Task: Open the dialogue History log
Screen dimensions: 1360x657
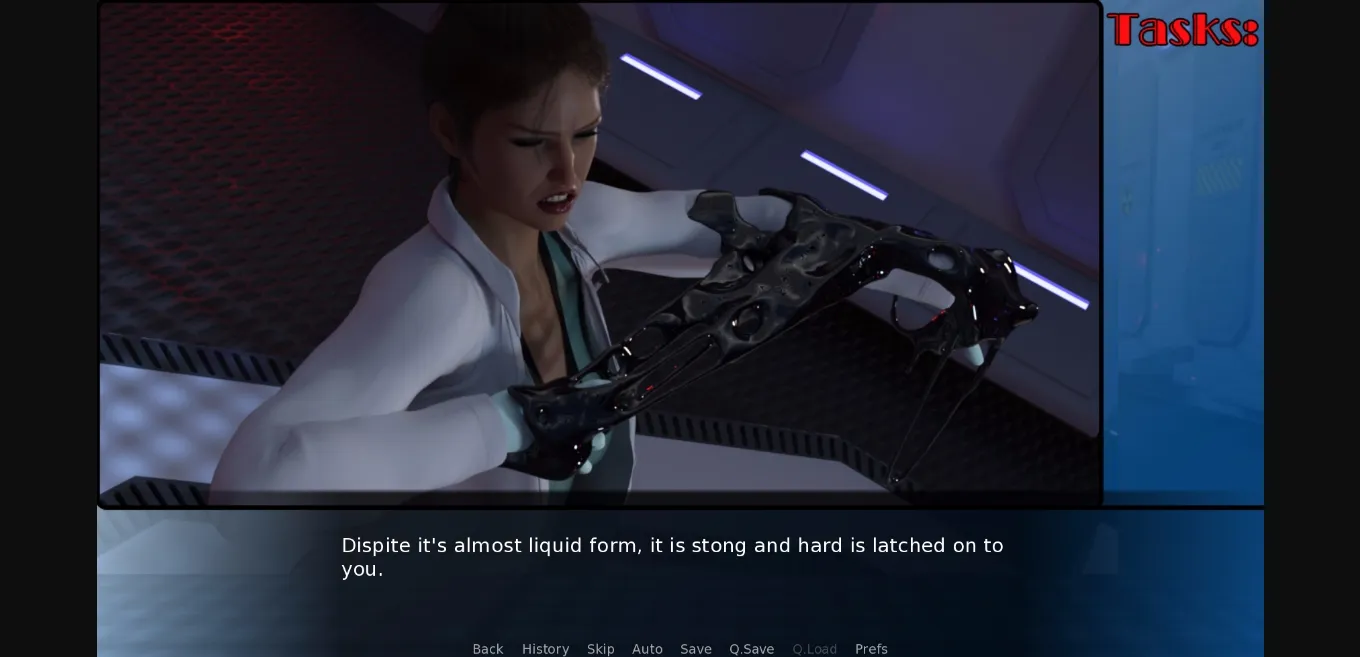Action: (545, 649)
